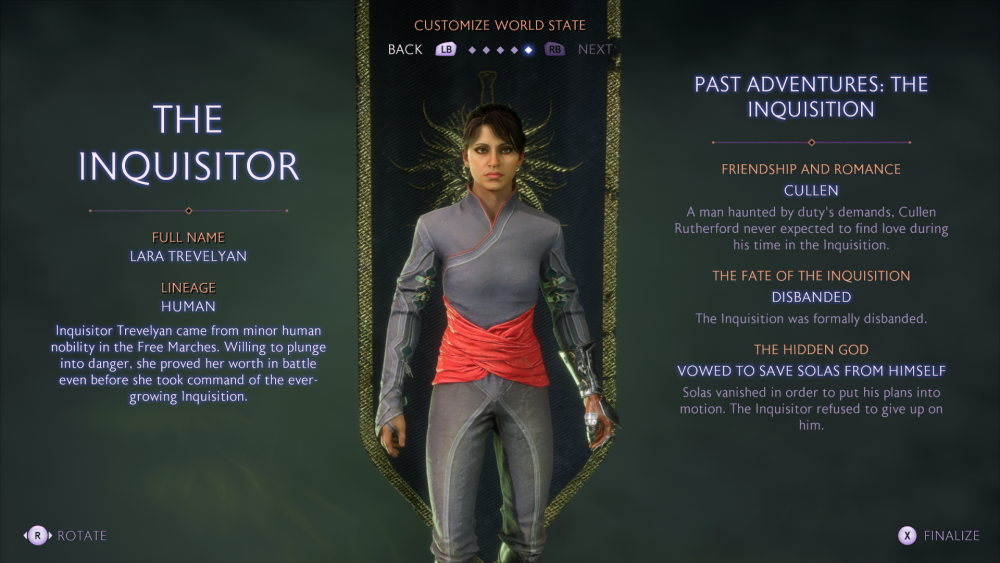This screenshot has width=1000, height=563.
Task: Select the highlighted page indicator diamond
Action: (529, 50)
